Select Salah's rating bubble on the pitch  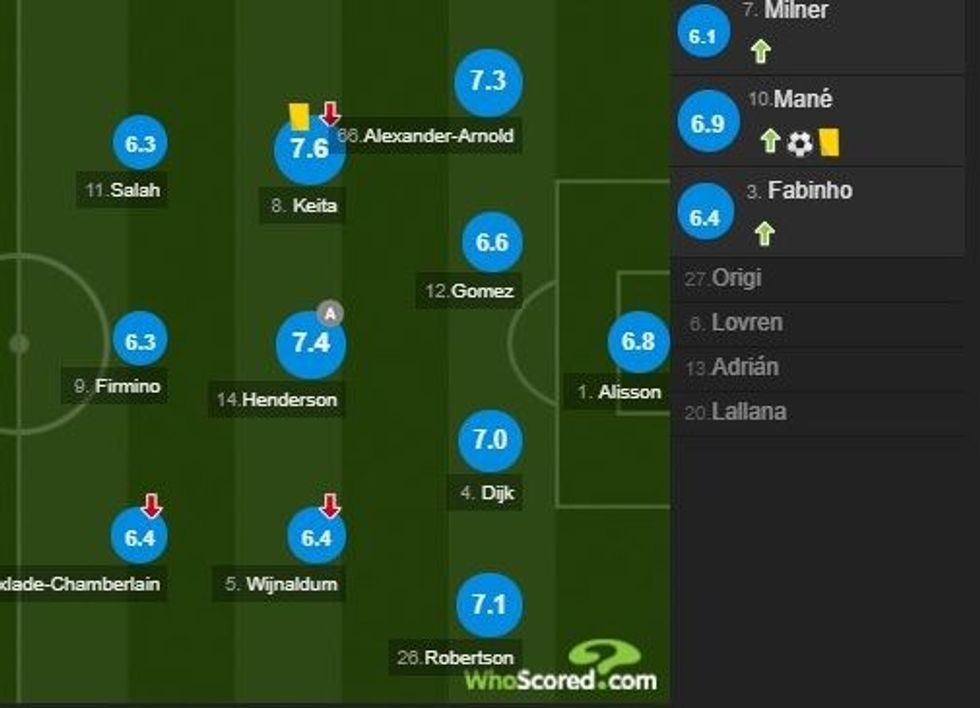point(141,145)
